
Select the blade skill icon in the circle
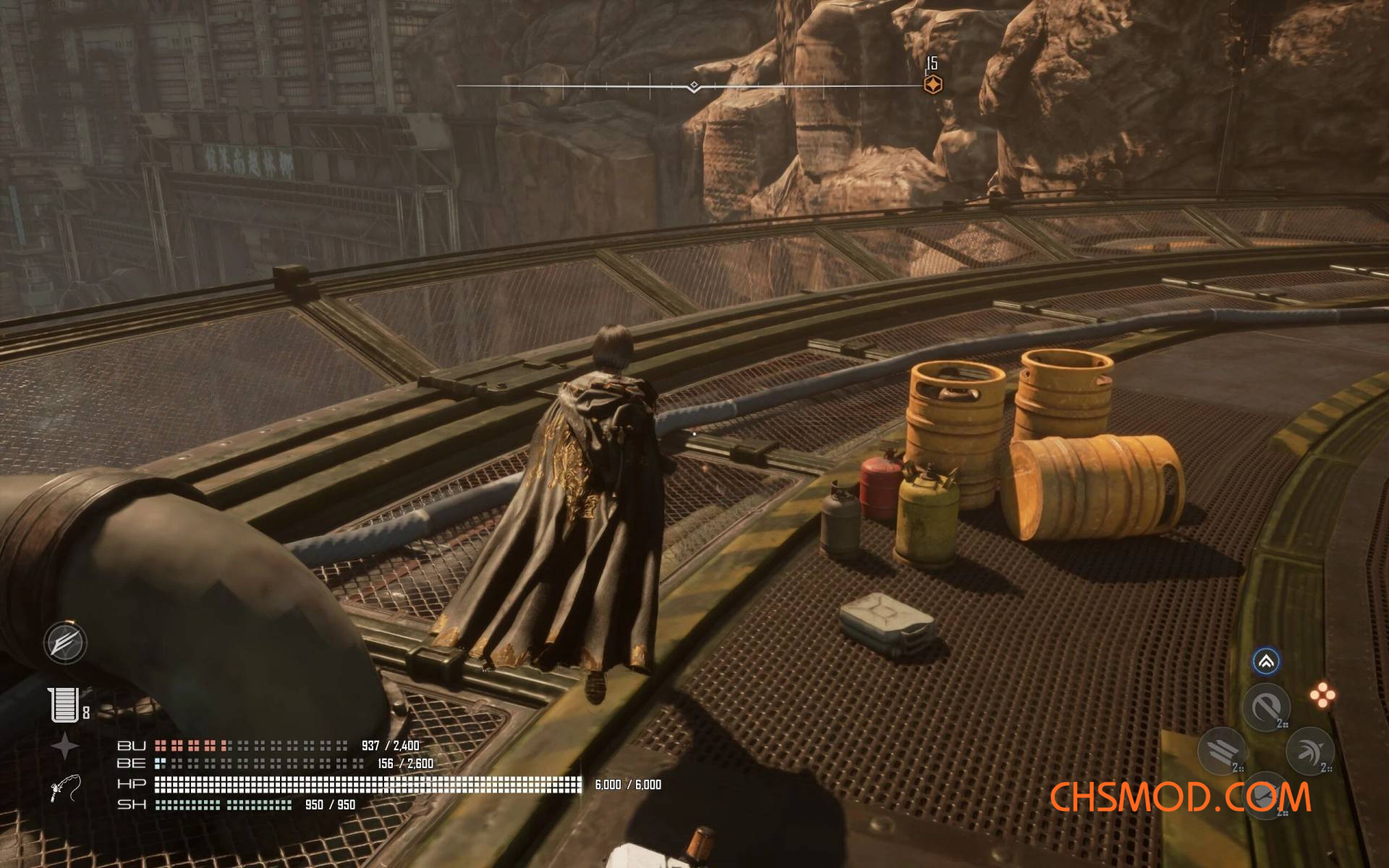[x=65, y=642]
